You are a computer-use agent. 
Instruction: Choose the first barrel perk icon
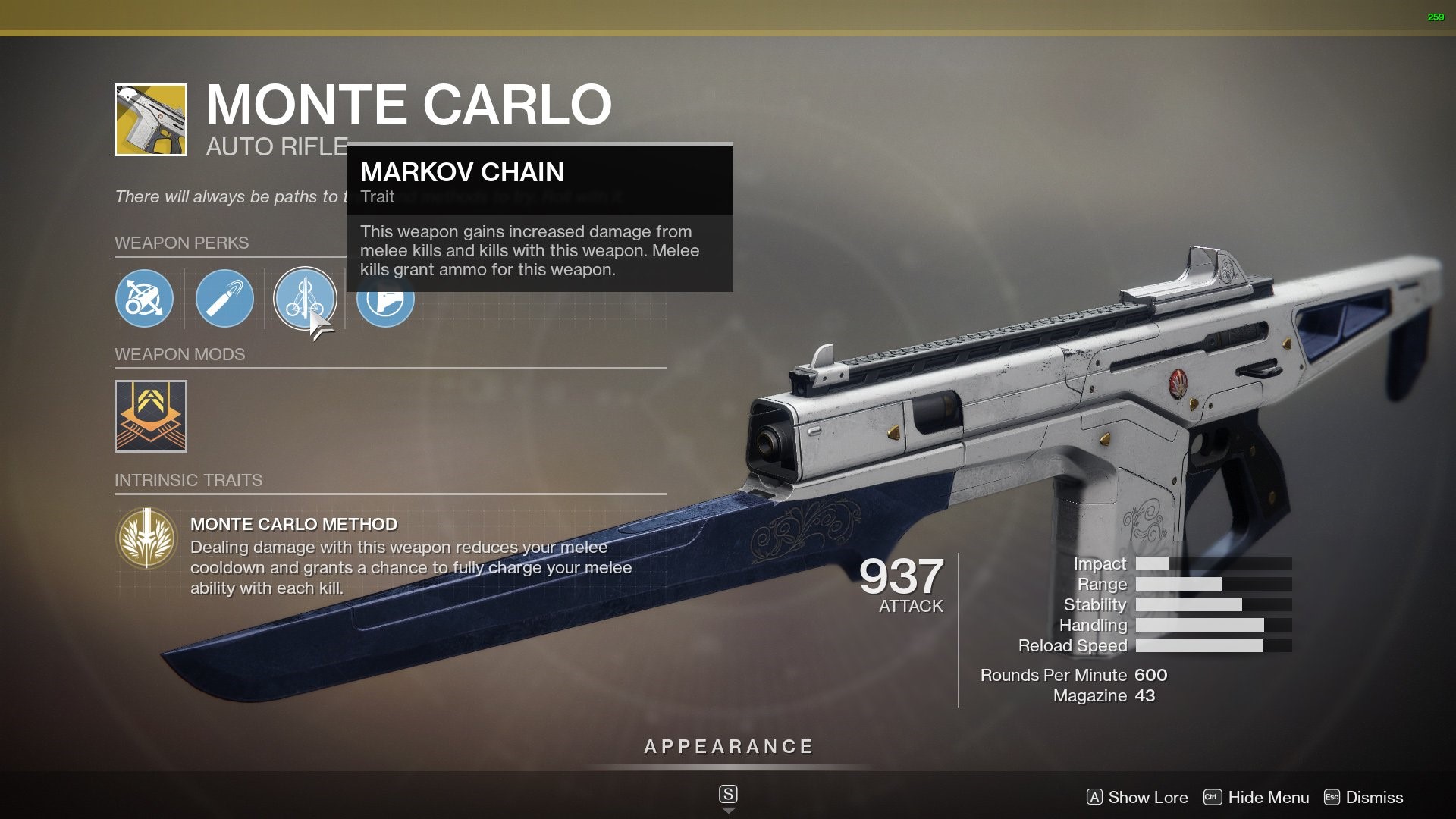click(x=144, y=299)
